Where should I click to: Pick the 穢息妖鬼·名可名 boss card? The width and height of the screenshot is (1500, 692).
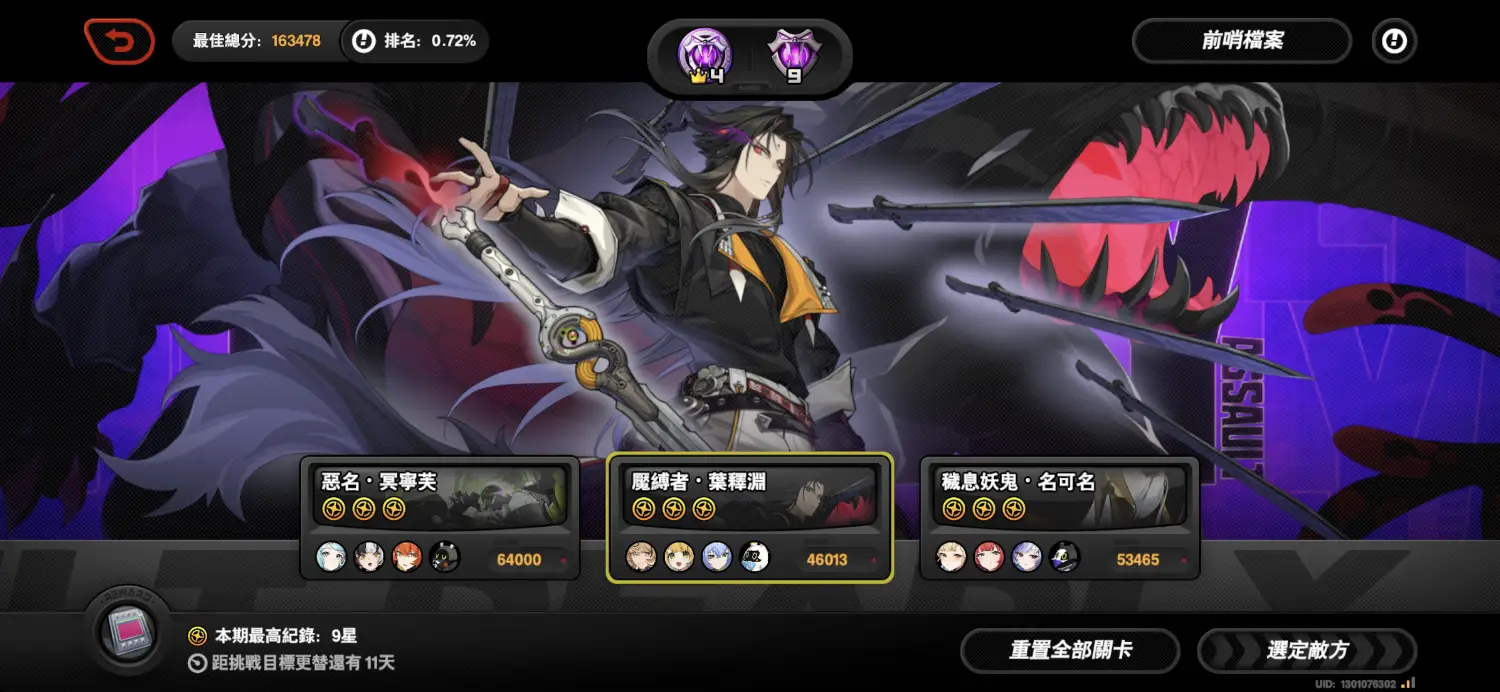pyautogui.click(x=1059, y=517)
